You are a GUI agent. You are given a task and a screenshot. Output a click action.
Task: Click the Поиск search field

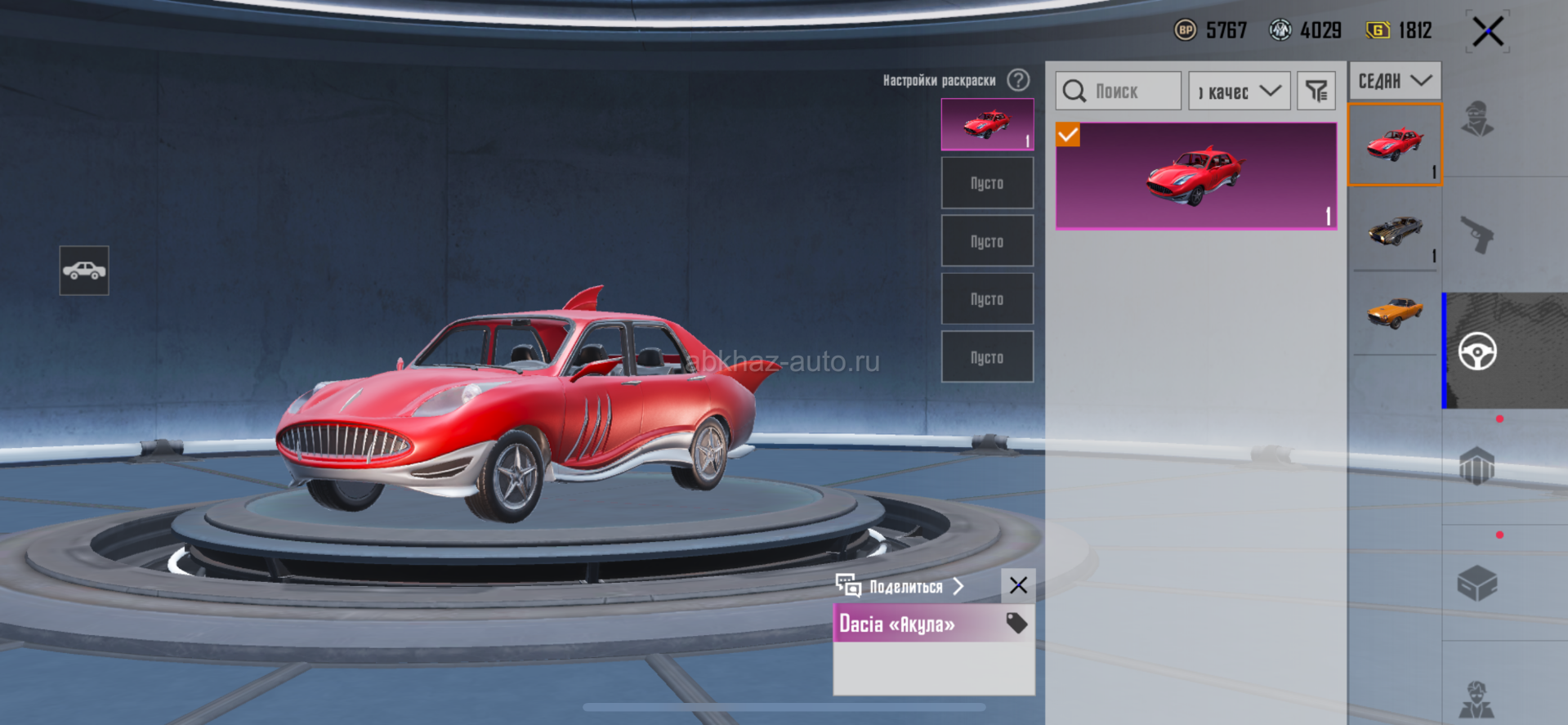1118,91
